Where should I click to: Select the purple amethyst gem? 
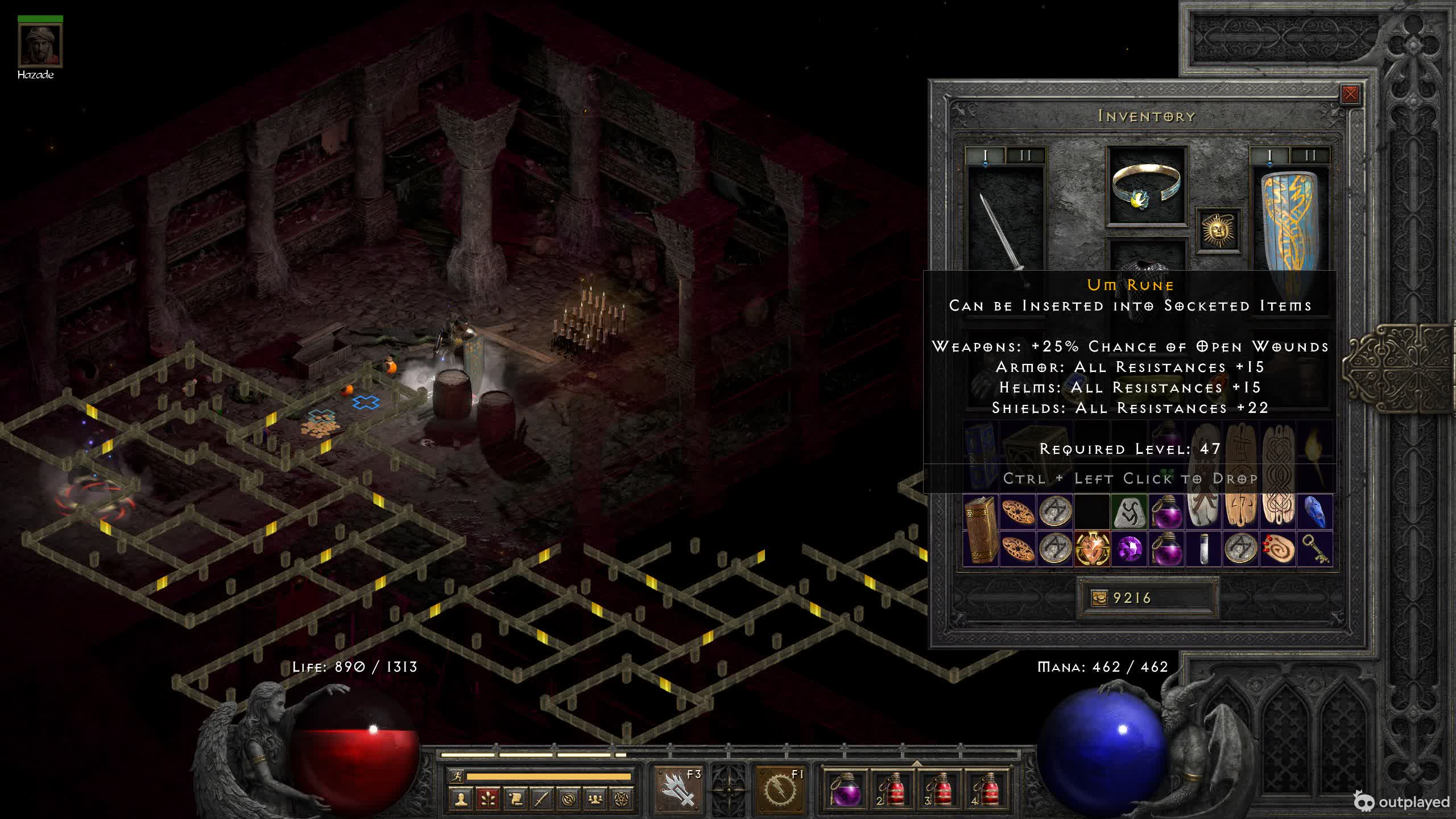coord(1128,549)
